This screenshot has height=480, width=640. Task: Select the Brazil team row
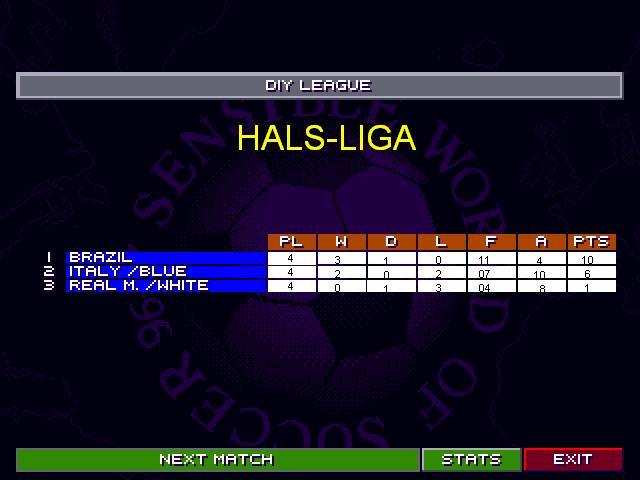click(x=166, y=258)
